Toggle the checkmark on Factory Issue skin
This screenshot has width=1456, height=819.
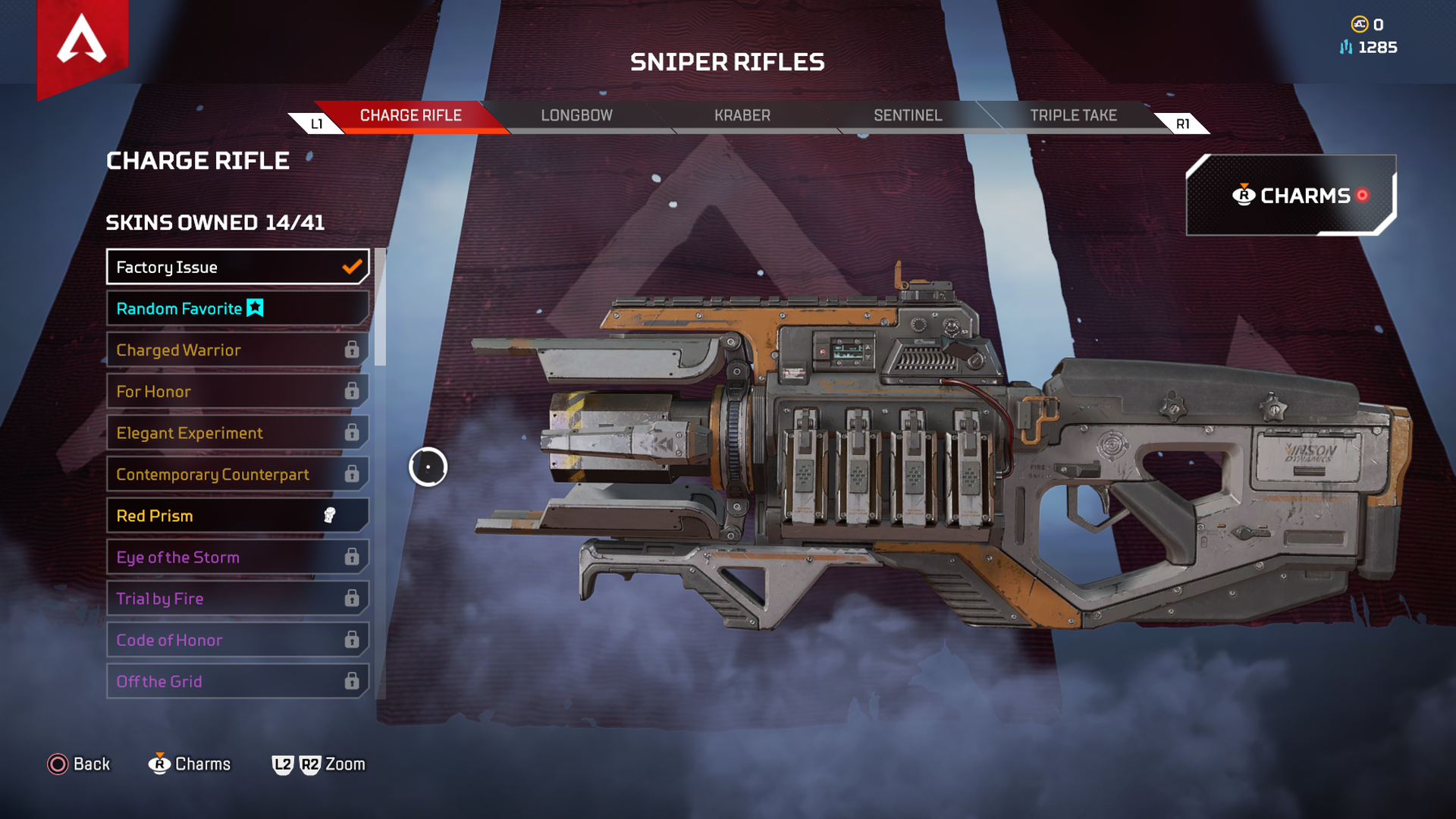(350, 266)
